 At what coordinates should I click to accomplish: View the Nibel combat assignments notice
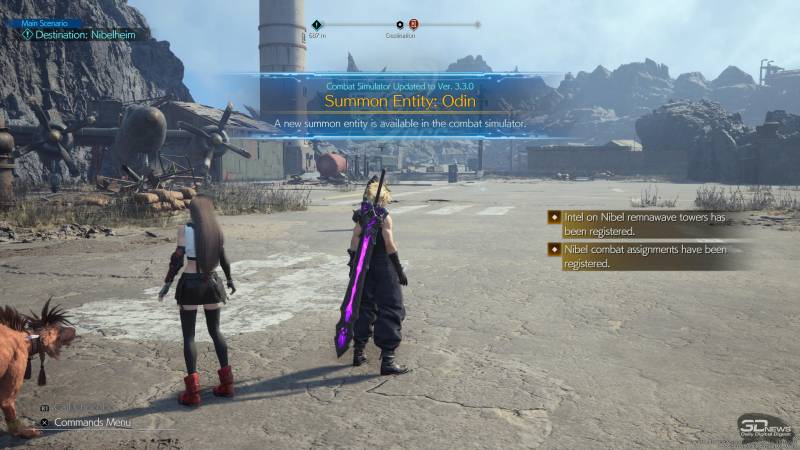pyautogui.click(x=645, y=256)
